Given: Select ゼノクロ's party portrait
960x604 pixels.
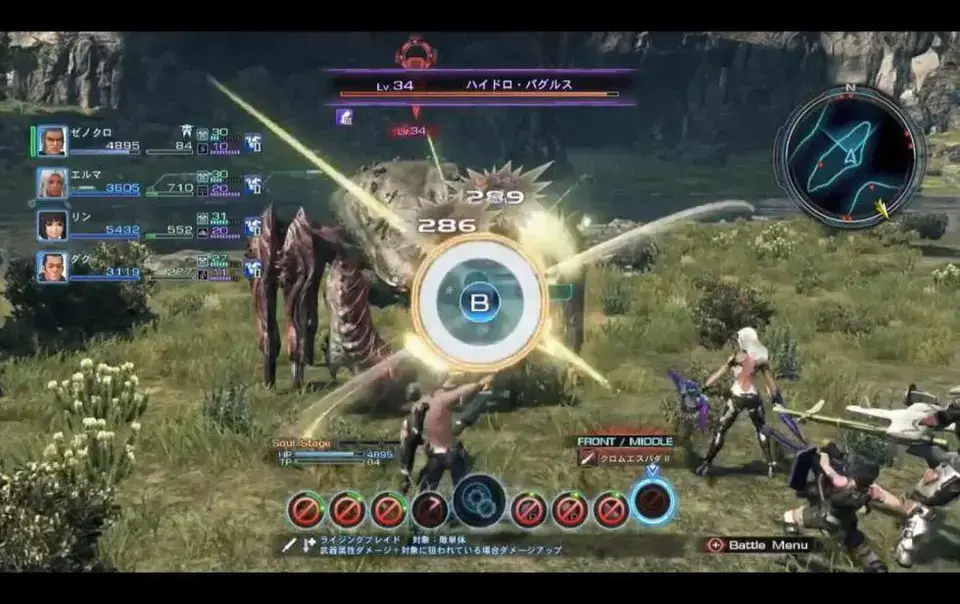Looking at the screenshot, I should (53, 141).
